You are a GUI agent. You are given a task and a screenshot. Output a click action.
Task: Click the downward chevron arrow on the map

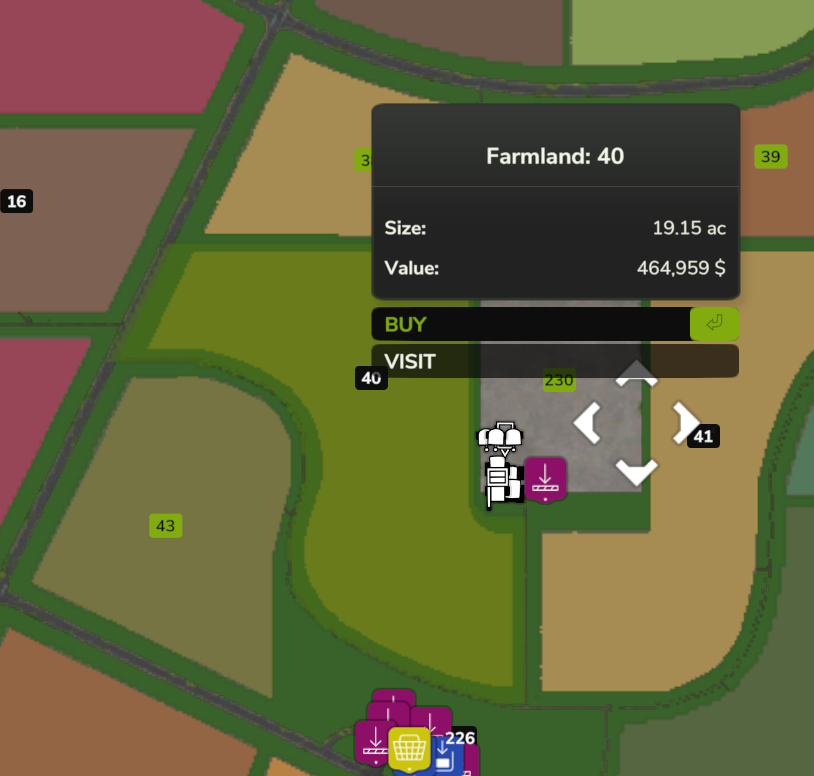636,471
